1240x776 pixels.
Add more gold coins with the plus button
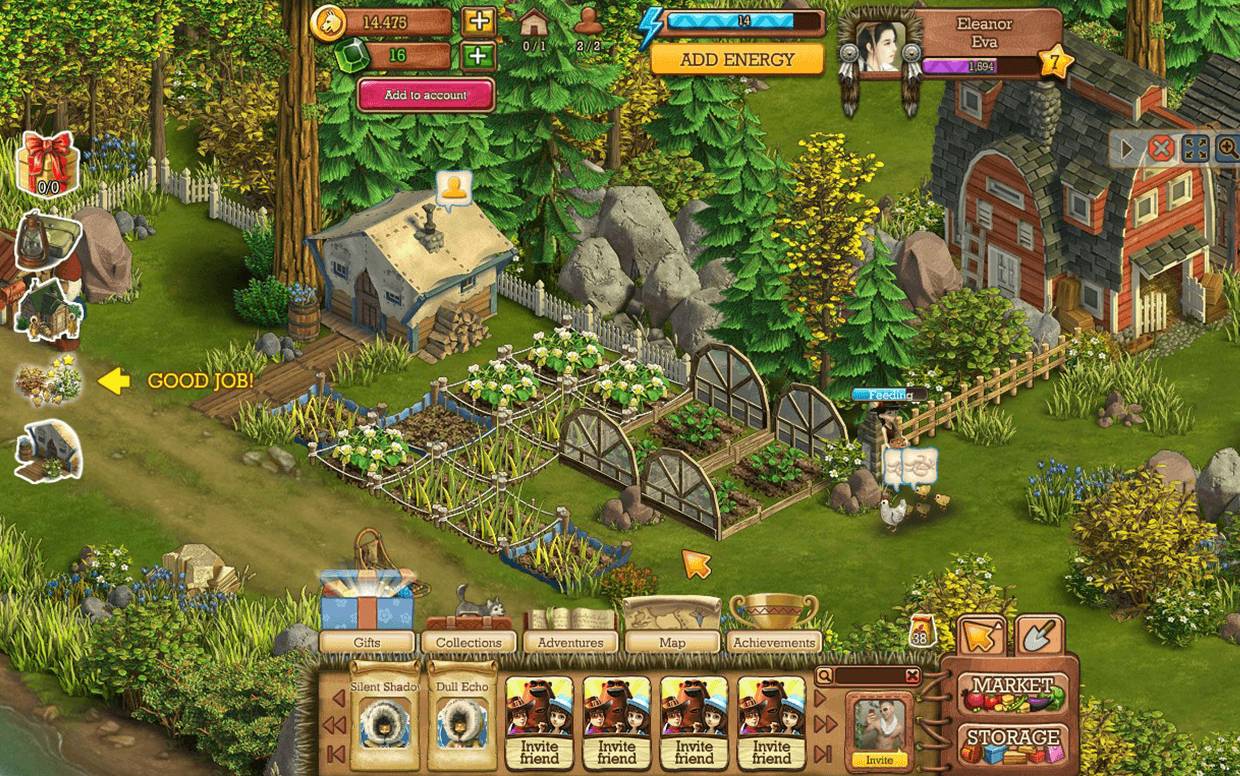click(479, 21)
